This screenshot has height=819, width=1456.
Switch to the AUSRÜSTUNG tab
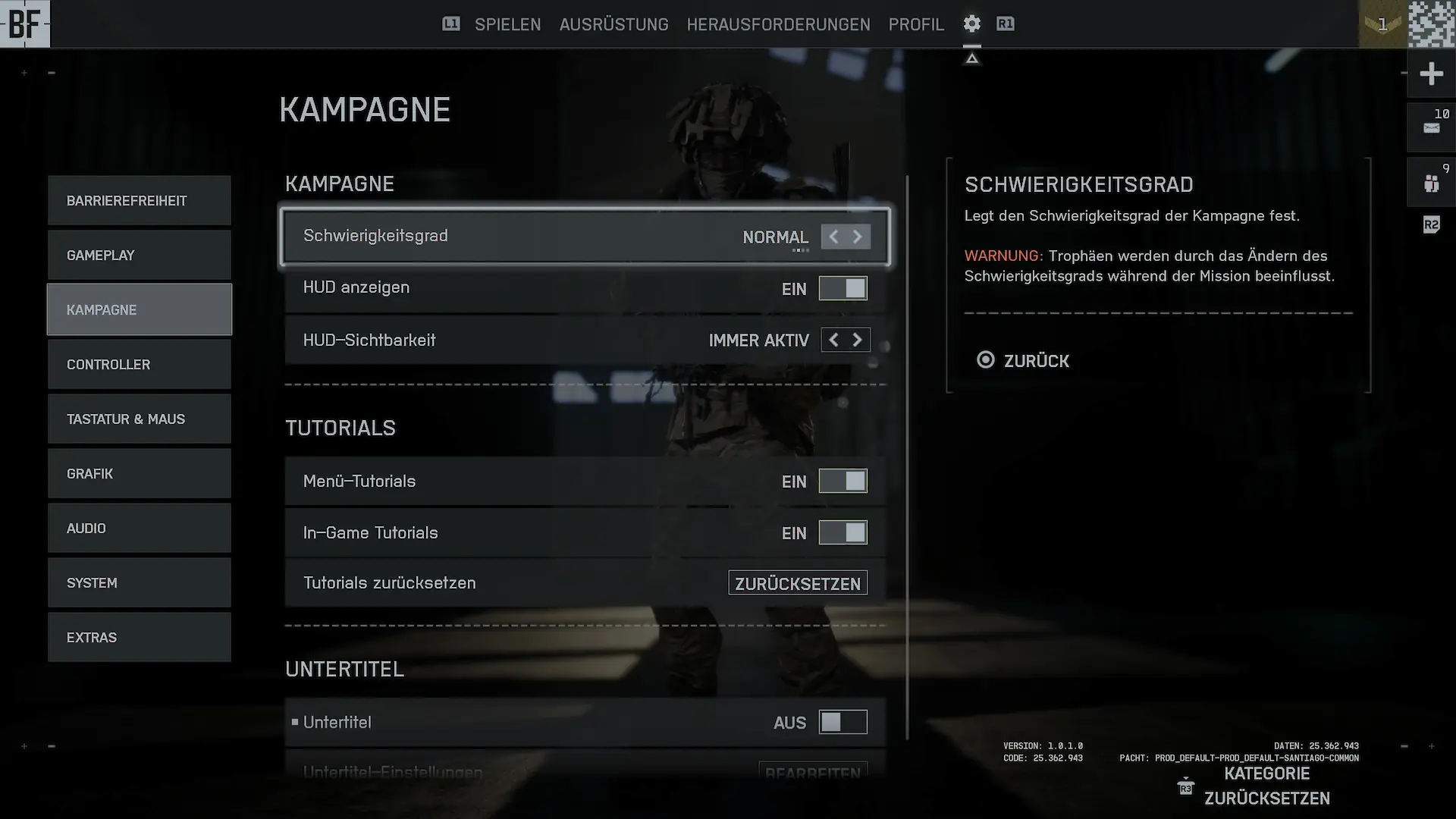tap(613, 24)
